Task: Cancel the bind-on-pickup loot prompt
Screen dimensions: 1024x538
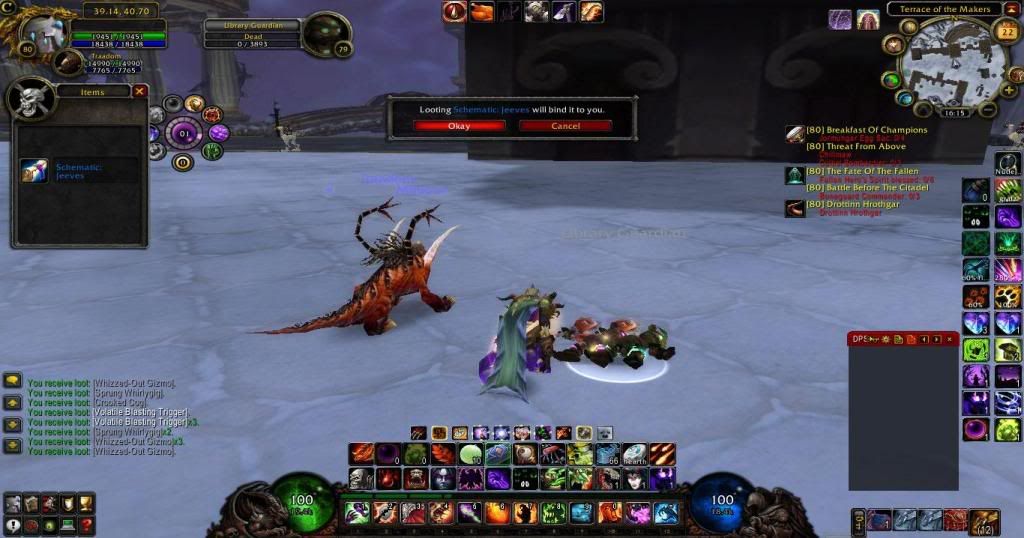Action: (x=565, y=126)
